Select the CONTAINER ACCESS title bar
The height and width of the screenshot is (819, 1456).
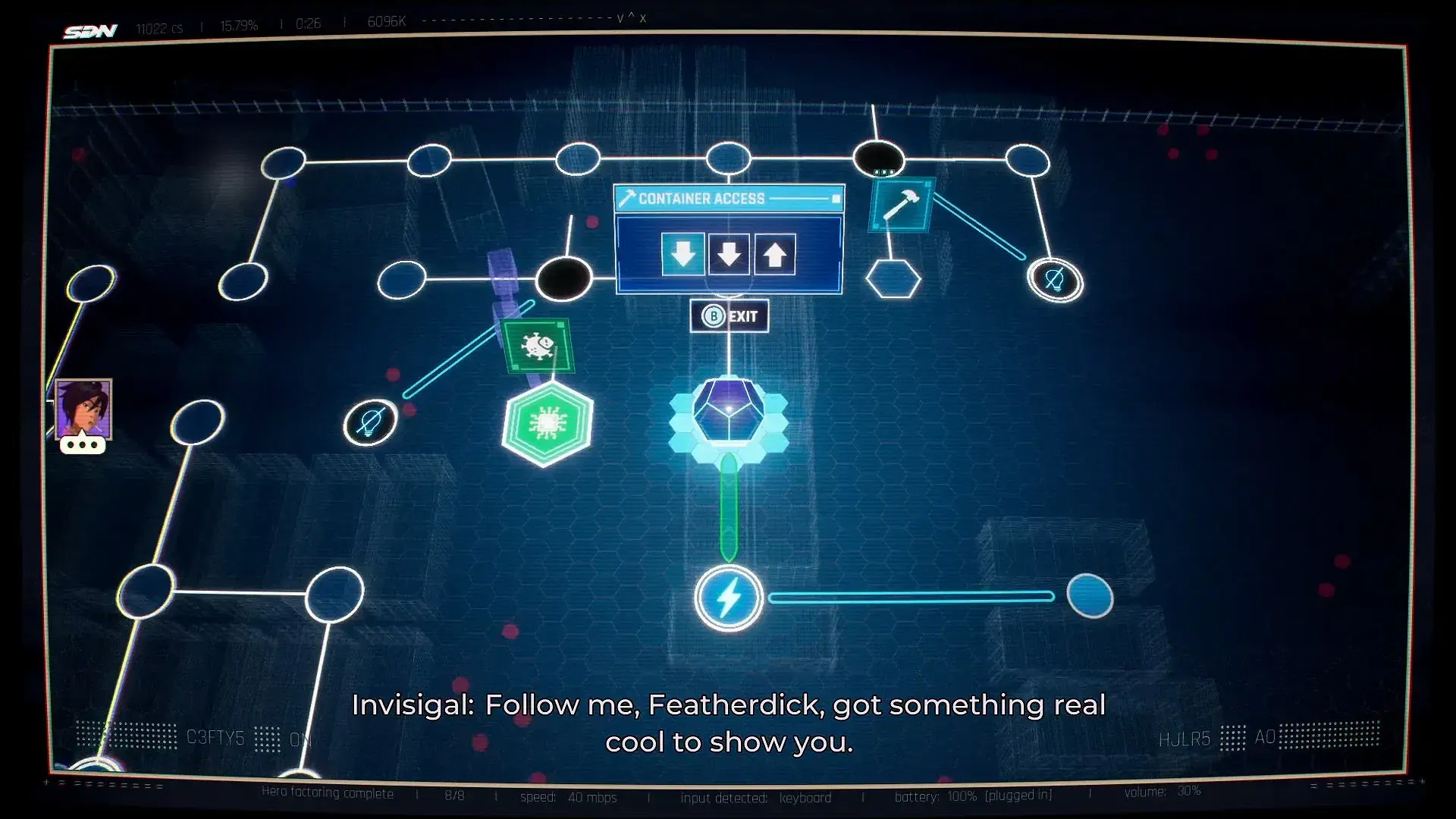click(701, 198)
